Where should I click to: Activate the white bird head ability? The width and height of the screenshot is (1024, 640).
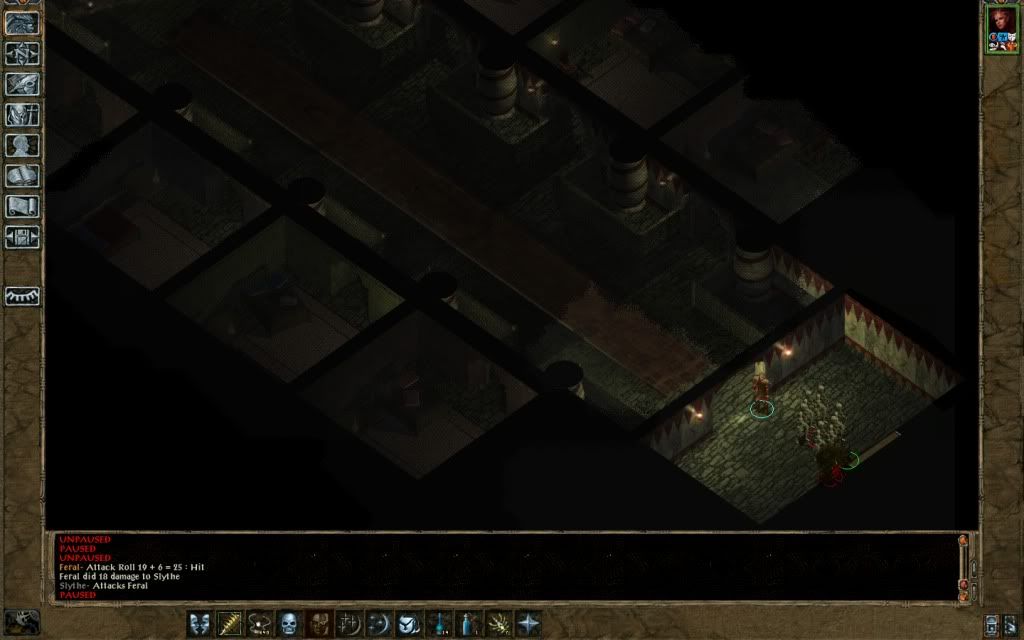click(408, 623)
